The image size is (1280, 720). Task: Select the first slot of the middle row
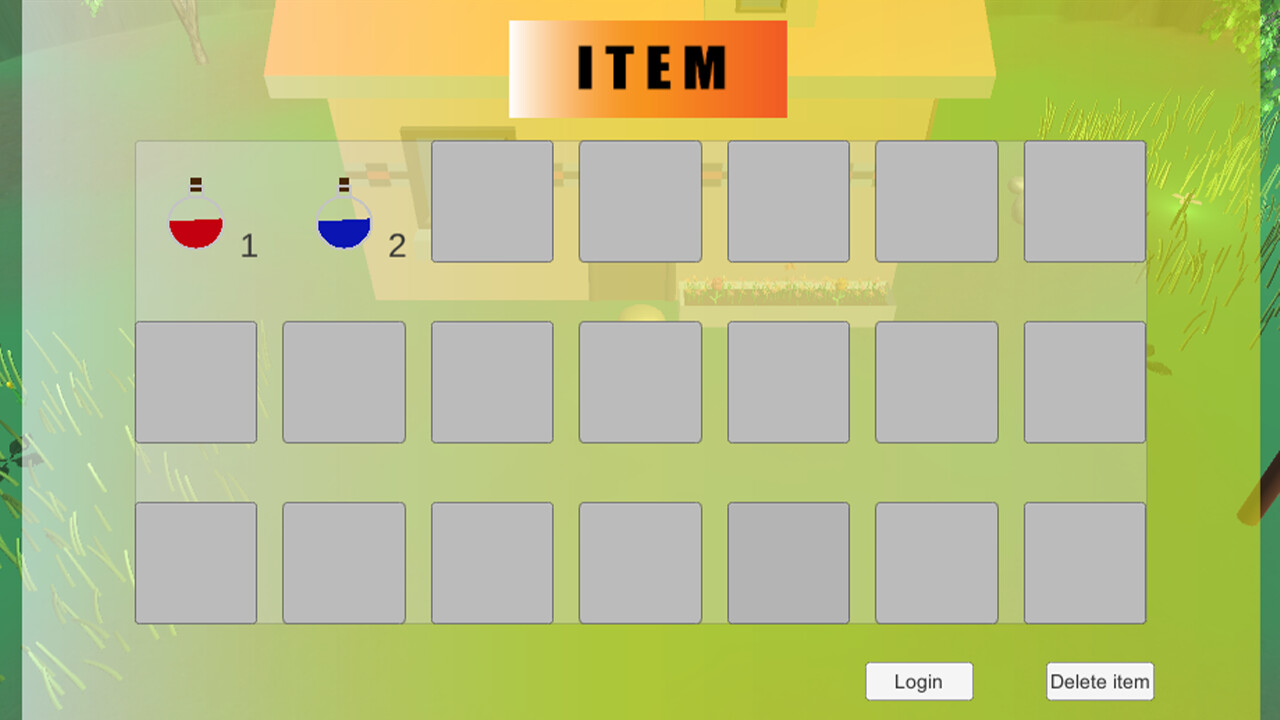[196, 381]
